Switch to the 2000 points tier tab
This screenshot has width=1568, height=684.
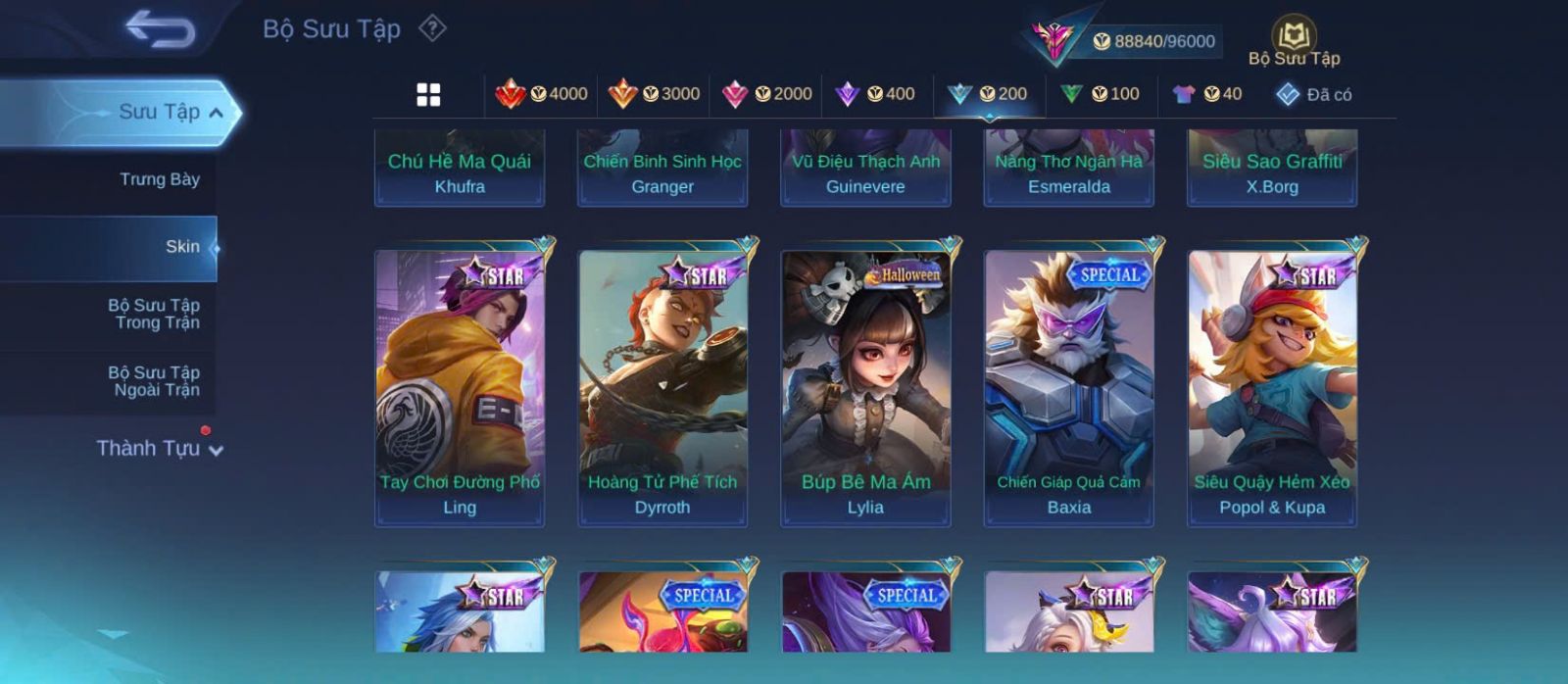(766, 94)
